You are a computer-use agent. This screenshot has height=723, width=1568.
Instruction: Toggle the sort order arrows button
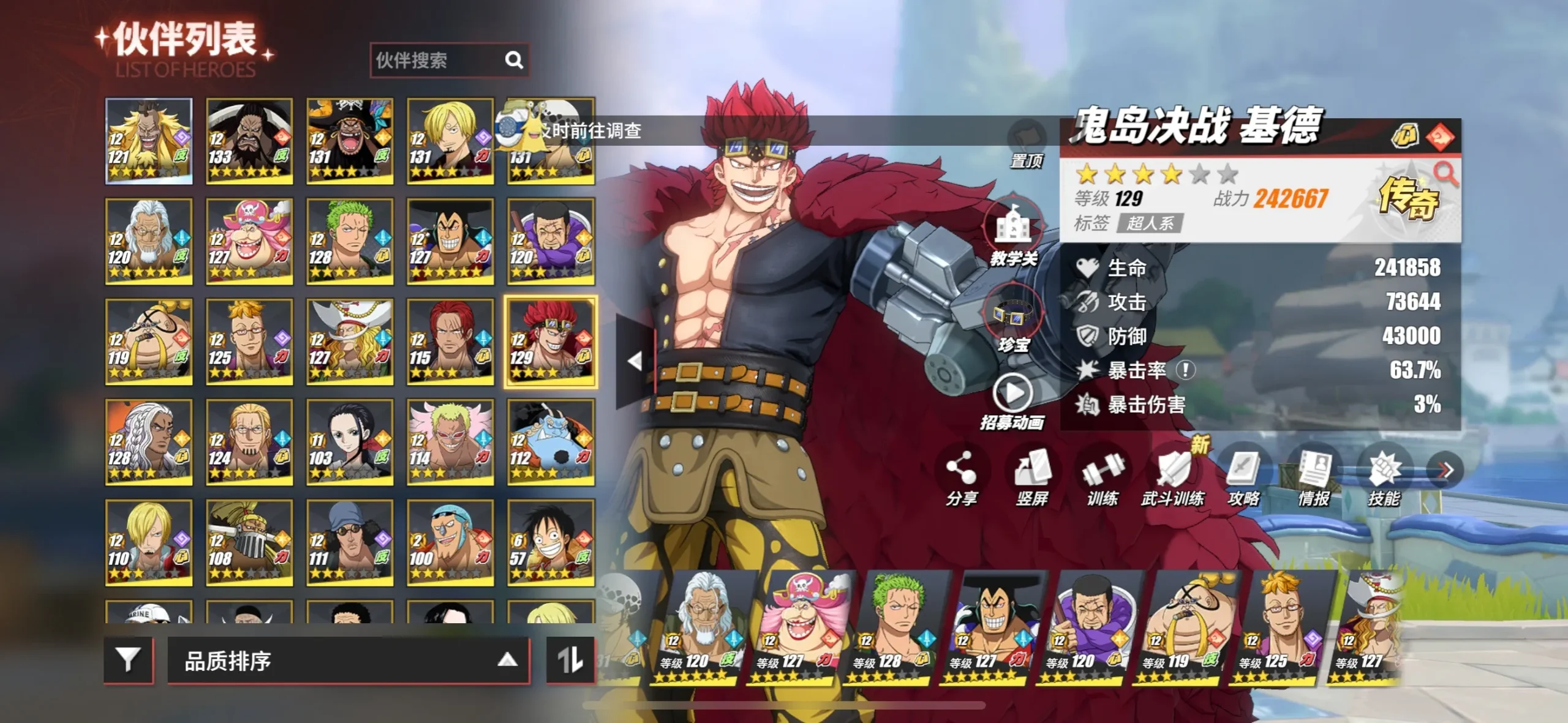[x=570, y=660]
